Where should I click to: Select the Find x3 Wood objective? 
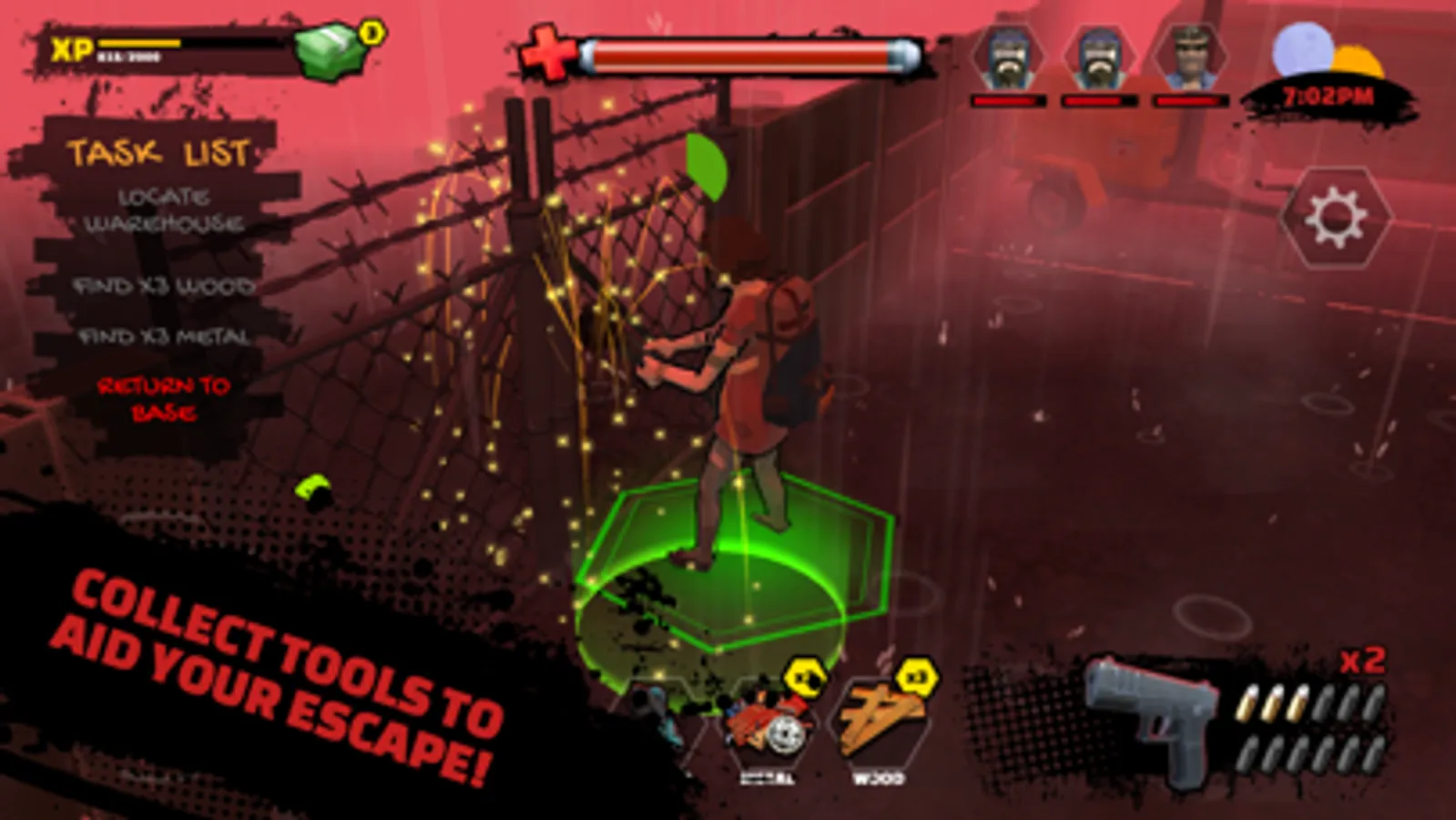click(164, 285)
